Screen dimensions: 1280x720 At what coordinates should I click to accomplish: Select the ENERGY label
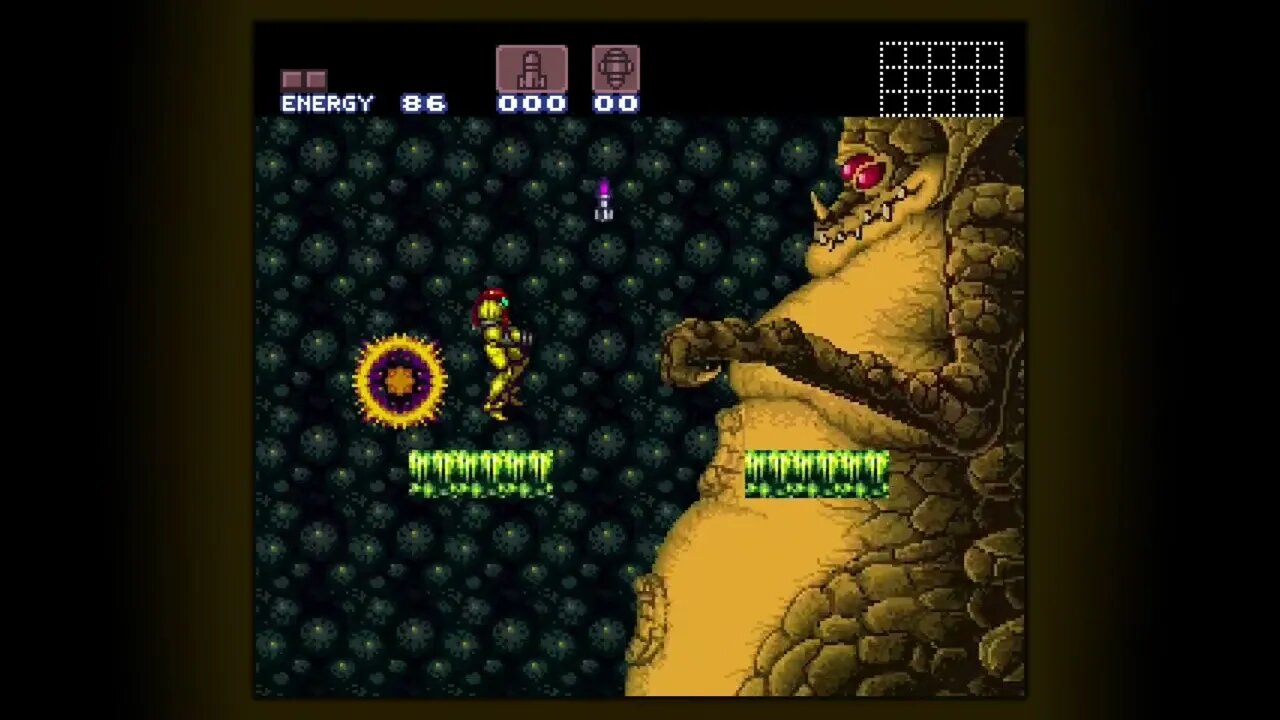click(328, 102)
